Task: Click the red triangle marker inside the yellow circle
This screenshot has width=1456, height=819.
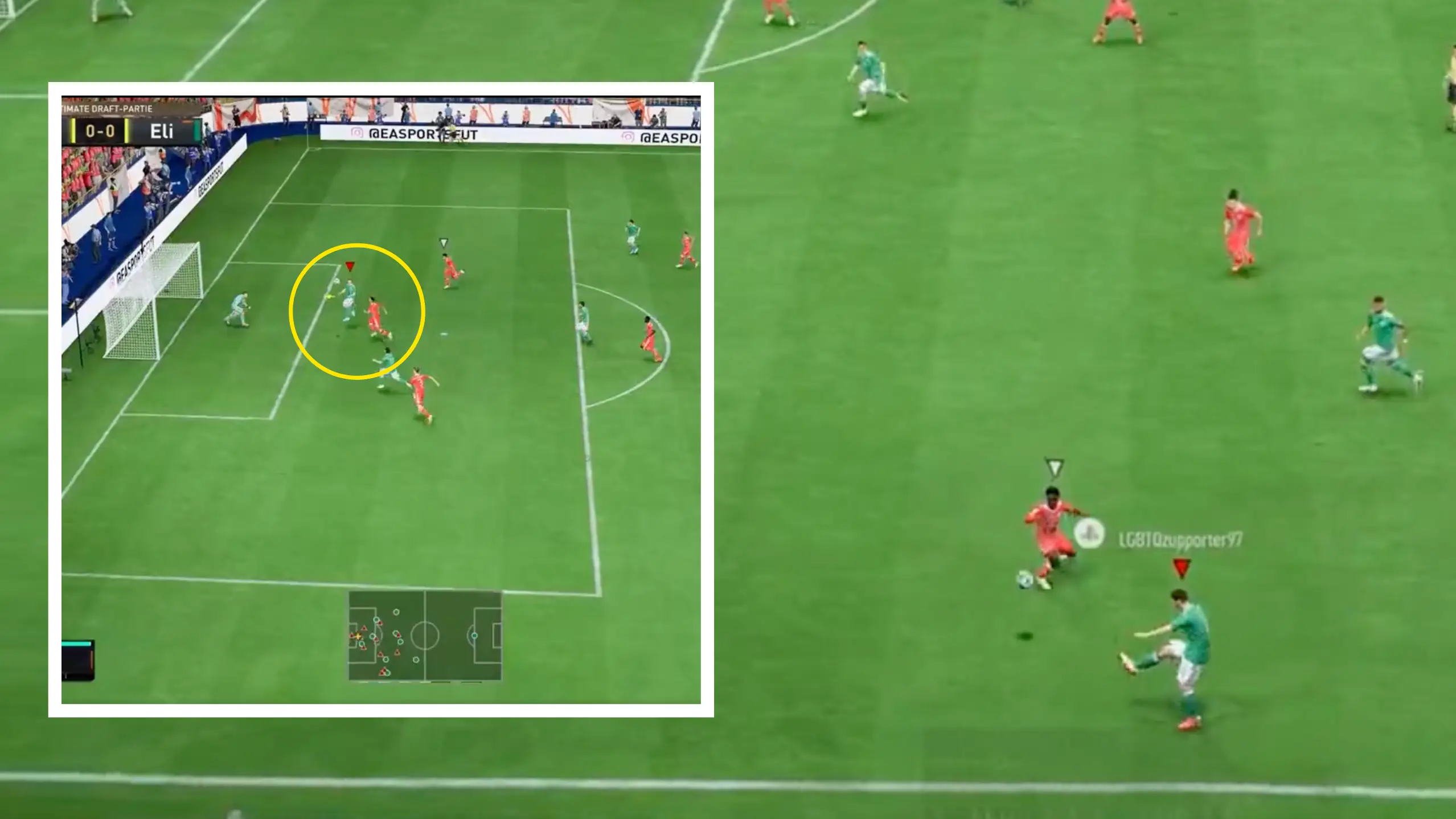Action: click(350, 265)
